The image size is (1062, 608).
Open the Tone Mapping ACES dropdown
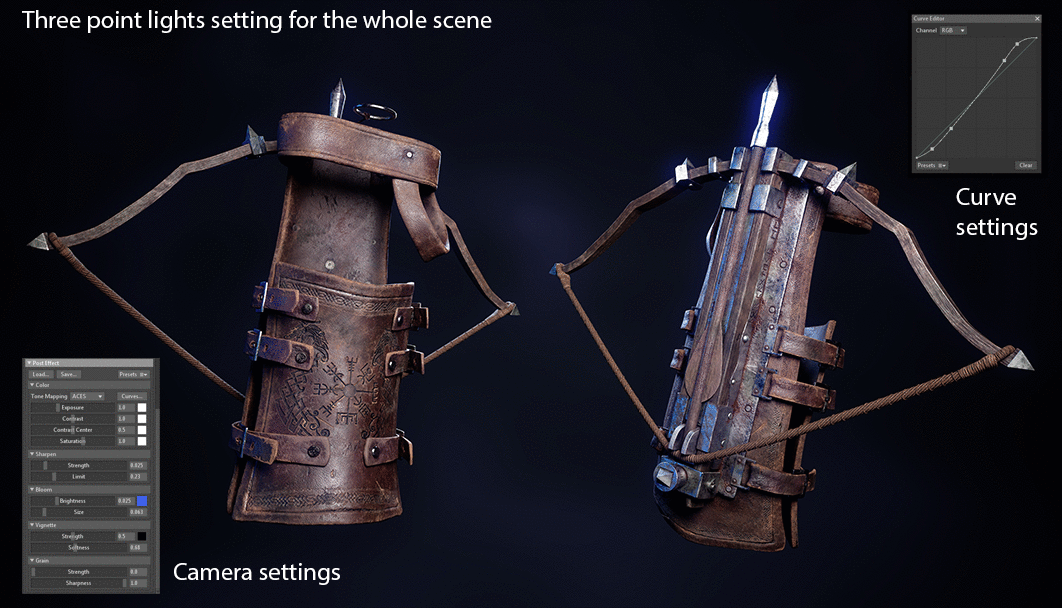[86, 396]
